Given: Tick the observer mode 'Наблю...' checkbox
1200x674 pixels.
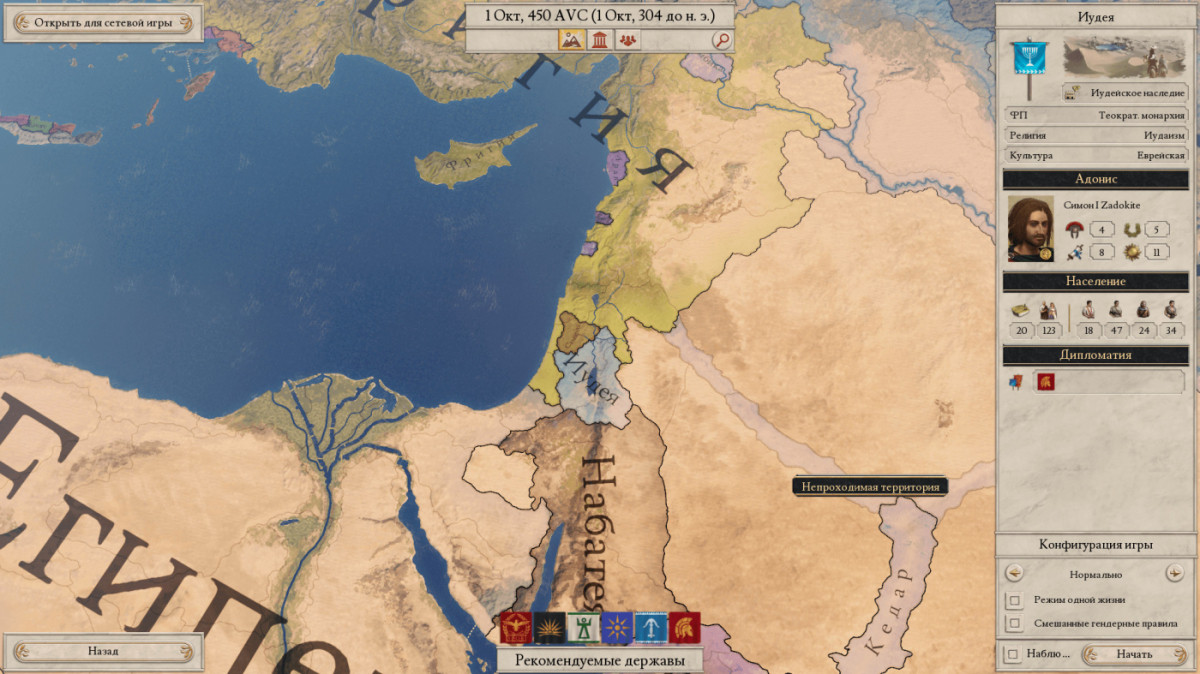Looking at the screenshot, I should click(x=1014, y=654).
